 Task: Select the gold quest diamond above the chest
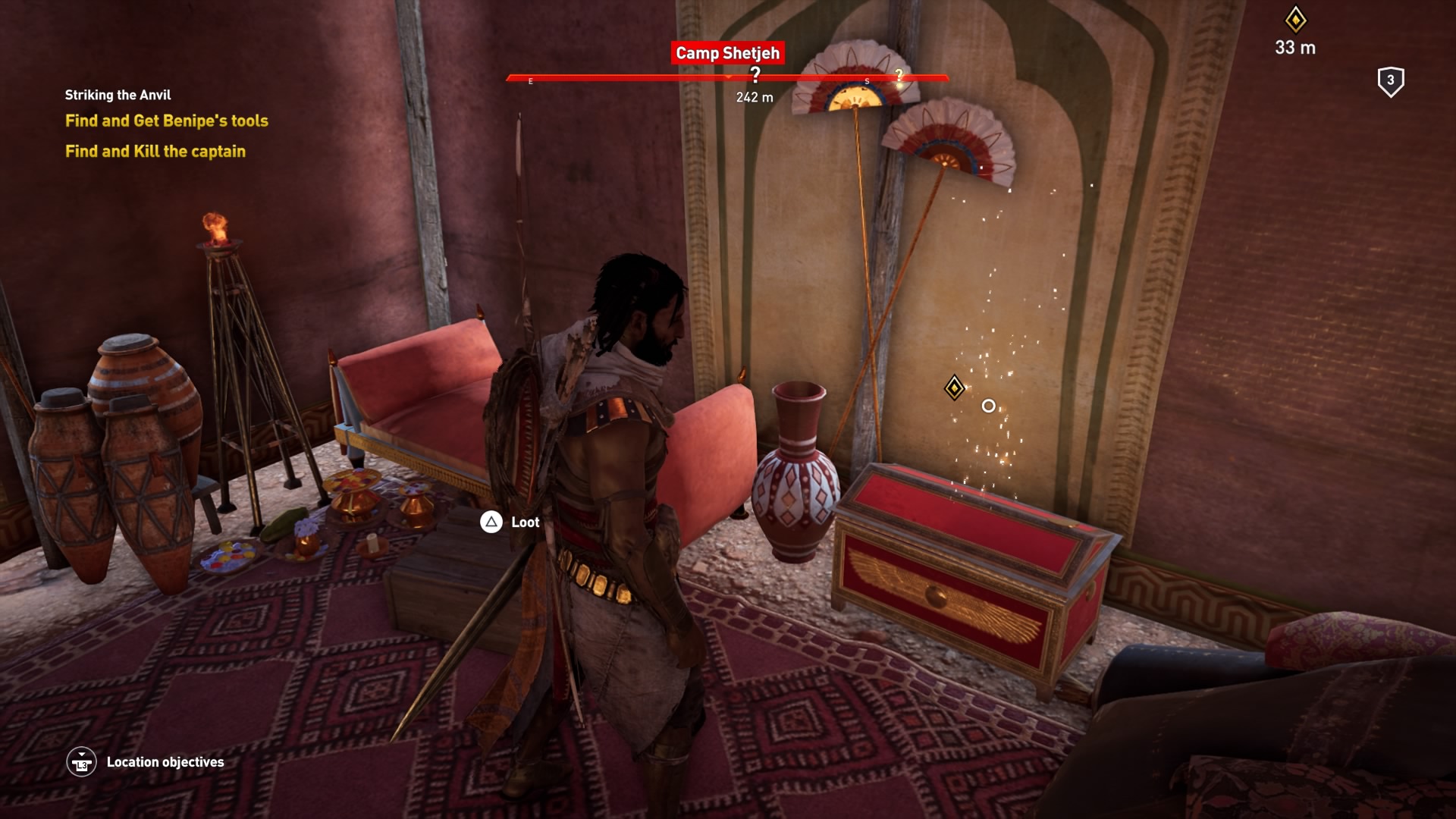pyautogui.click(x=954, y=388)
